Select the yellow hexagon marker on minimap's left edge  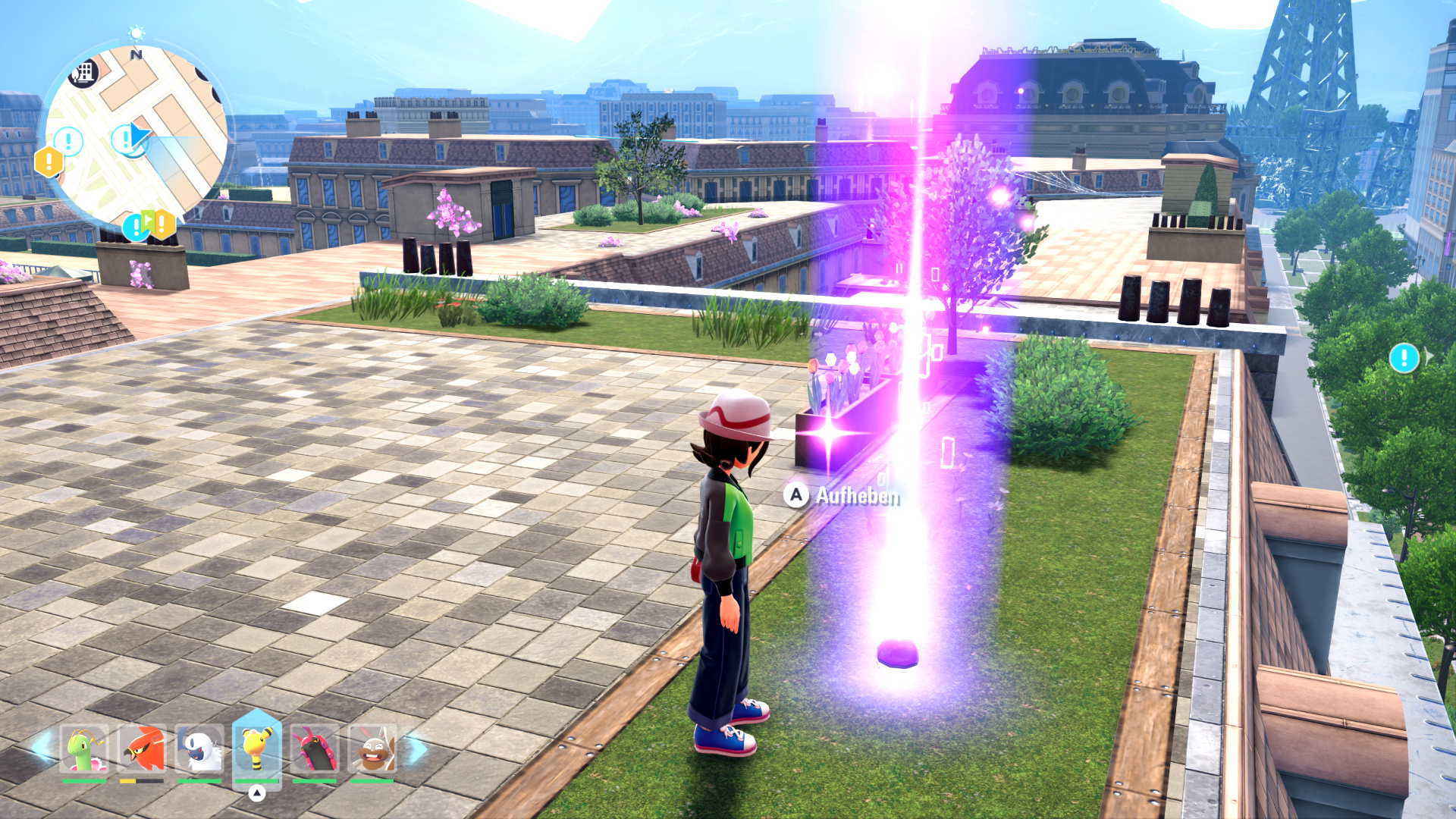click(x=49, y=162)
